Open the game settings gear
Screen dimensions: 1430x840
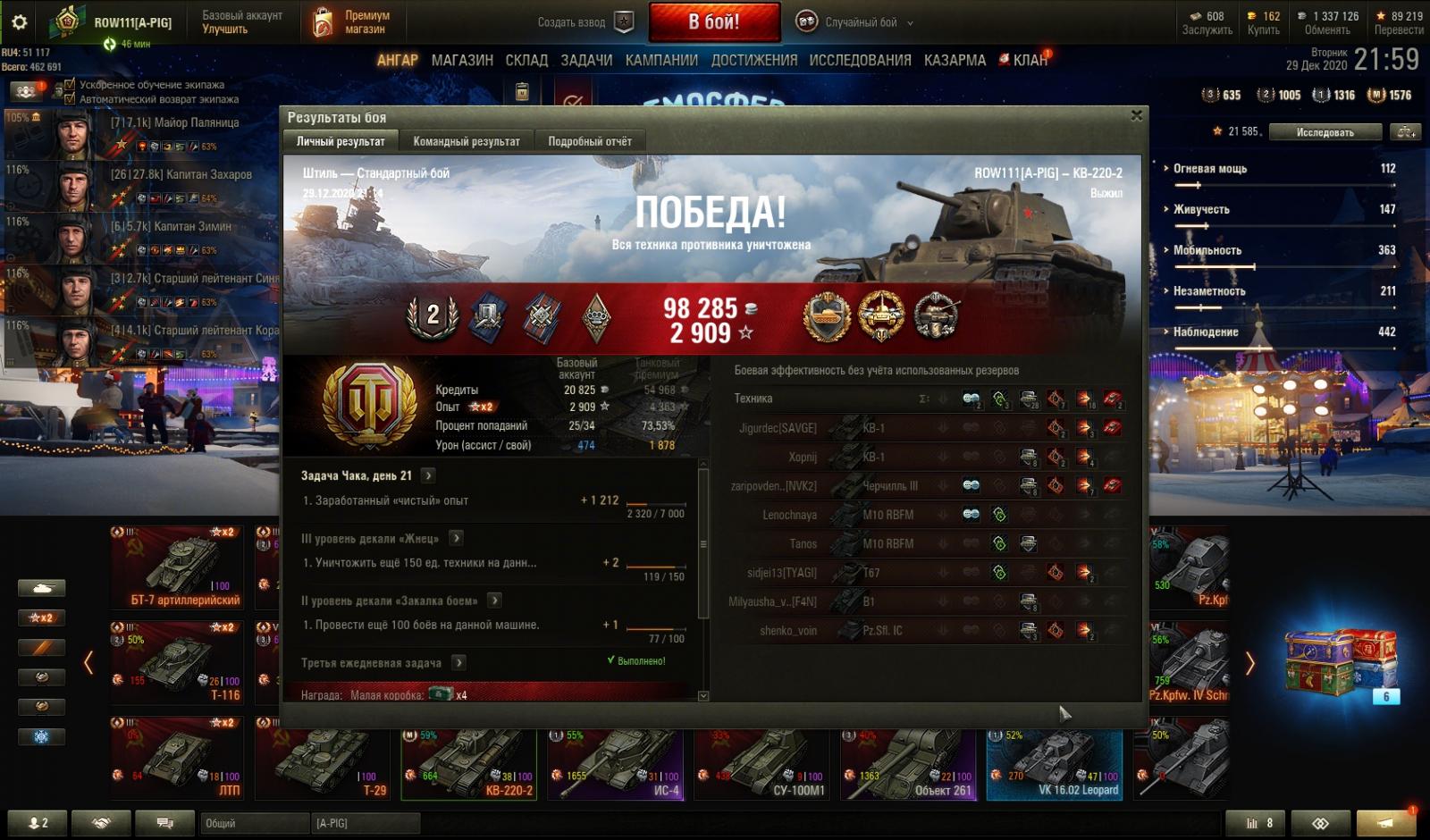pos(19,22)
